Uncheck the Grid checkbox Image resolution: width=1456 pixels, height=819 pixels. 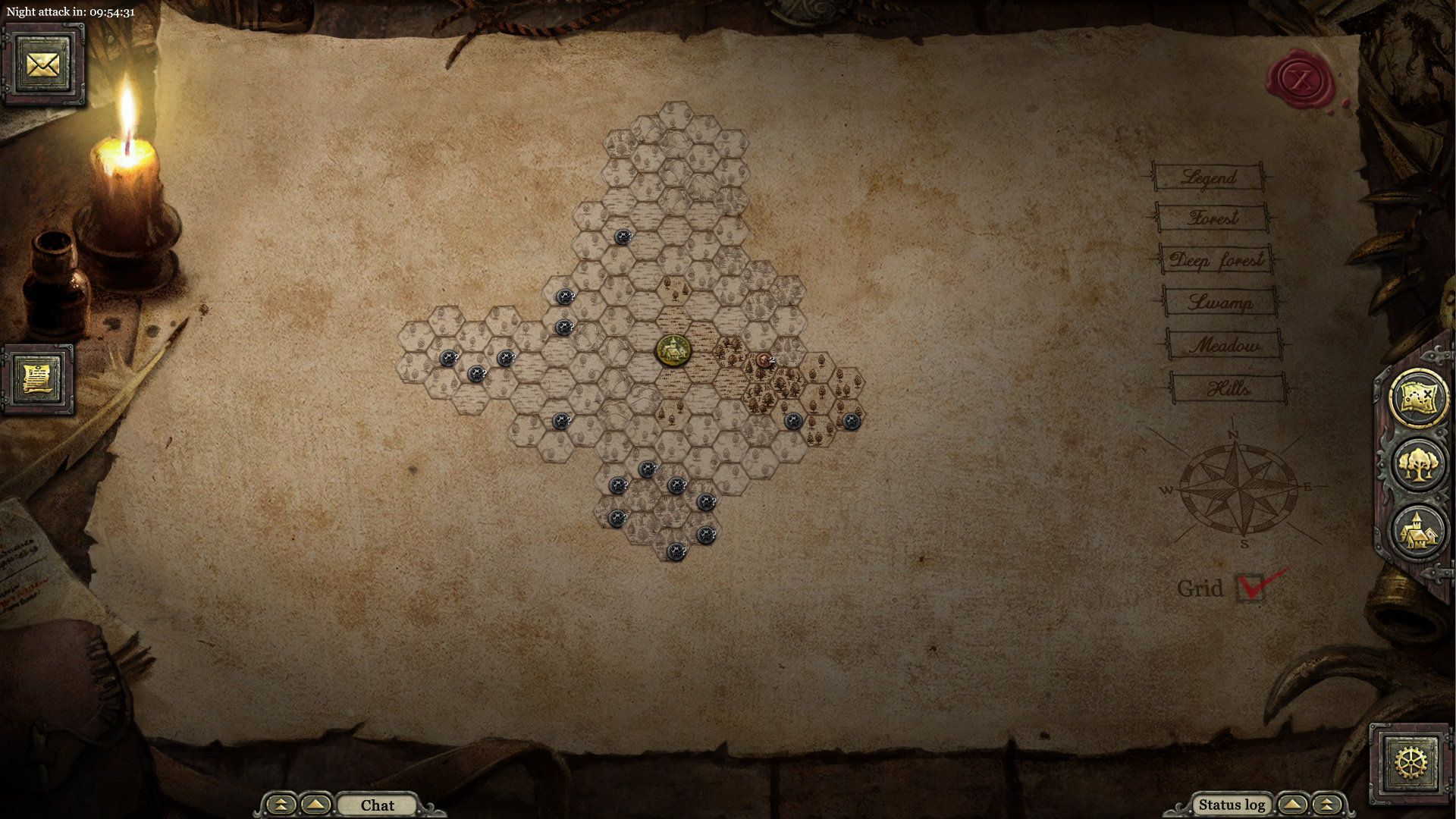1252,588
